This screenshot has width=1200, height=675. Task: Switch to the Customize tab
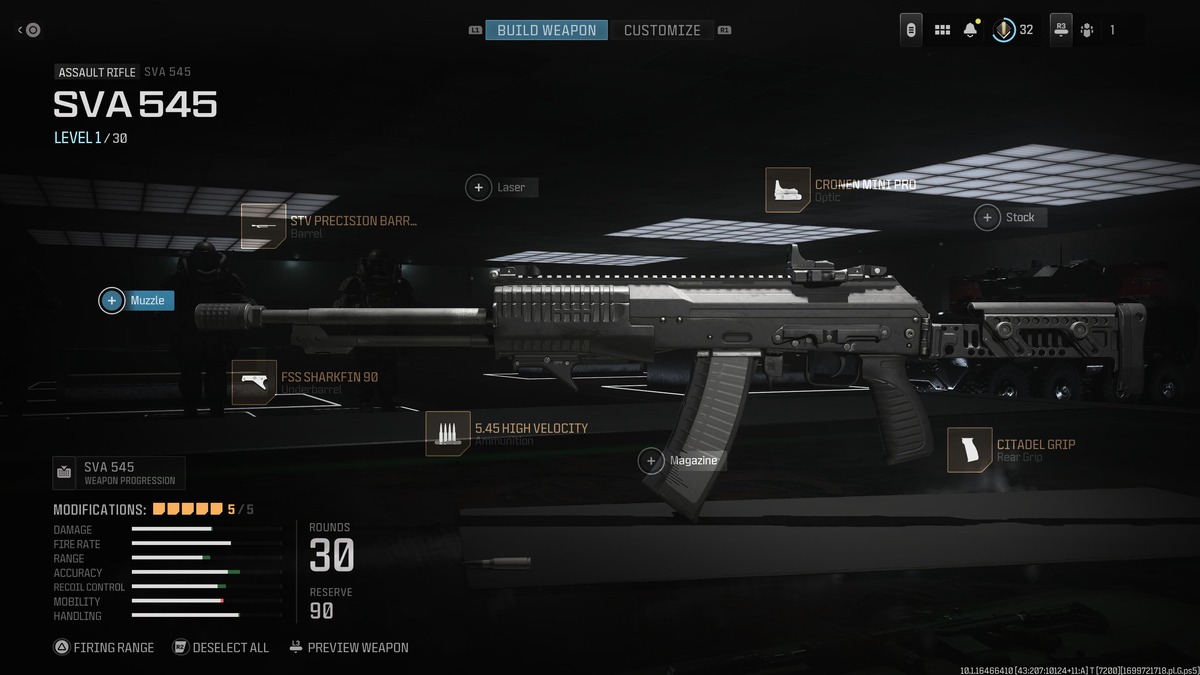(x=662, y=30)
